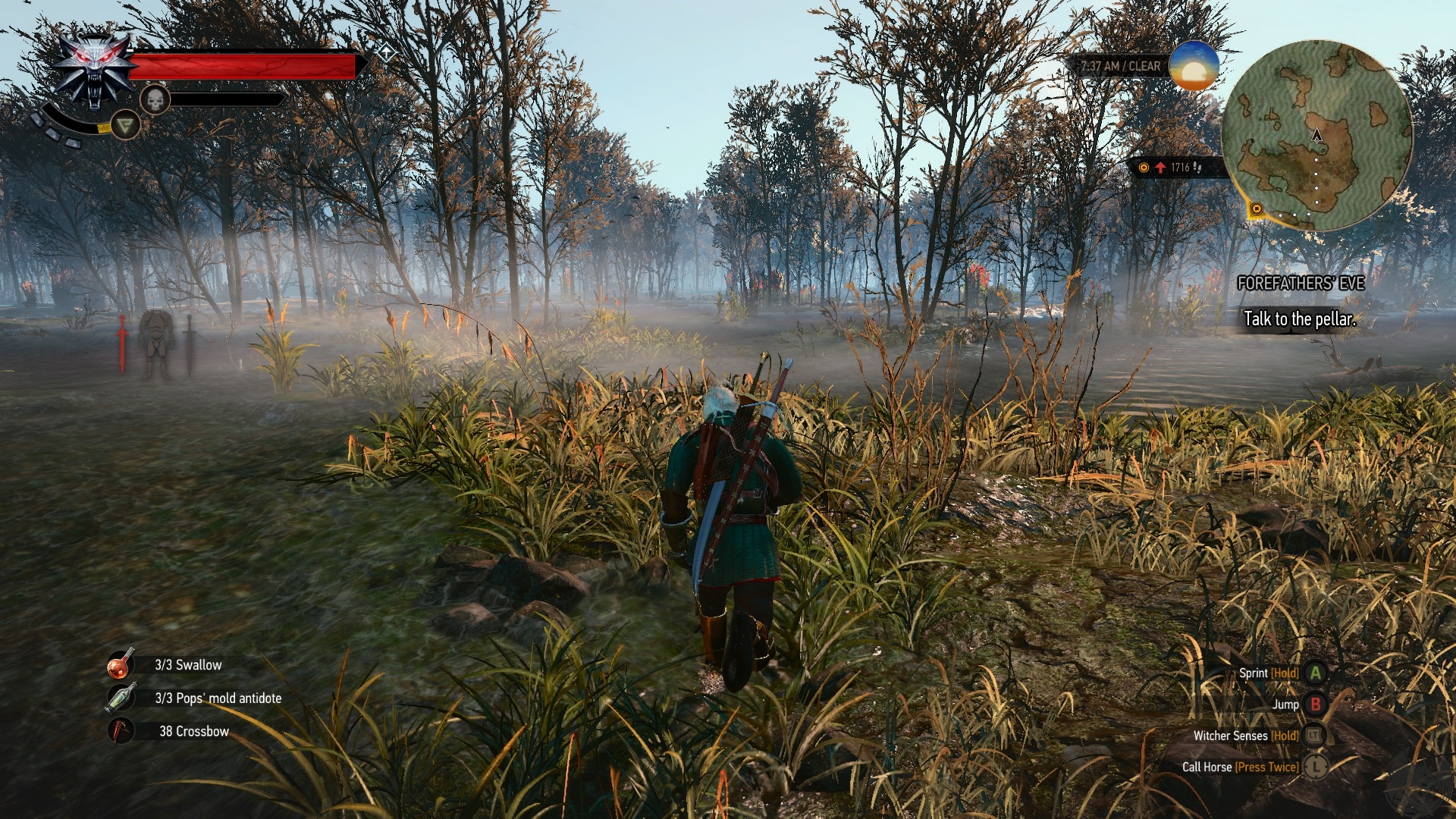Open the circular minimap

coord(1317,135)
